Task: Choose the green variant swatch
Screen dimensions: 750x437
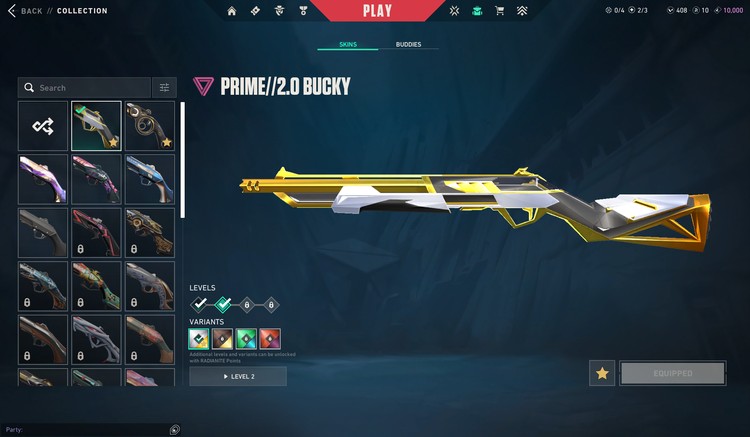Action: pyautogui.click(x=246, y=339)
